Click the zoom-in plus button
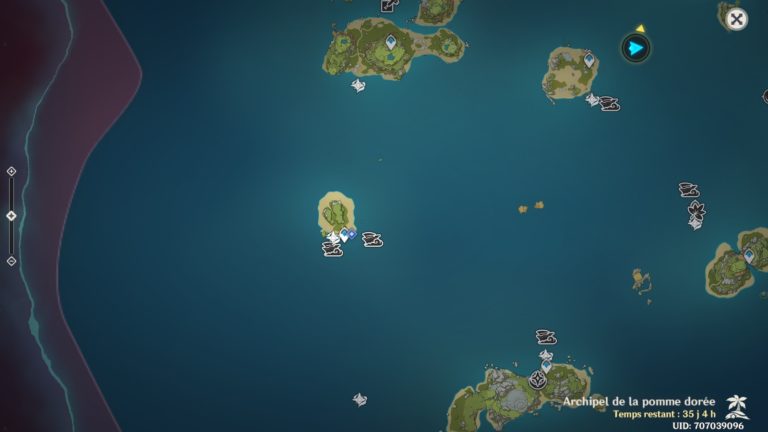This screenshot has width=768, height=432. coord(11,171)
